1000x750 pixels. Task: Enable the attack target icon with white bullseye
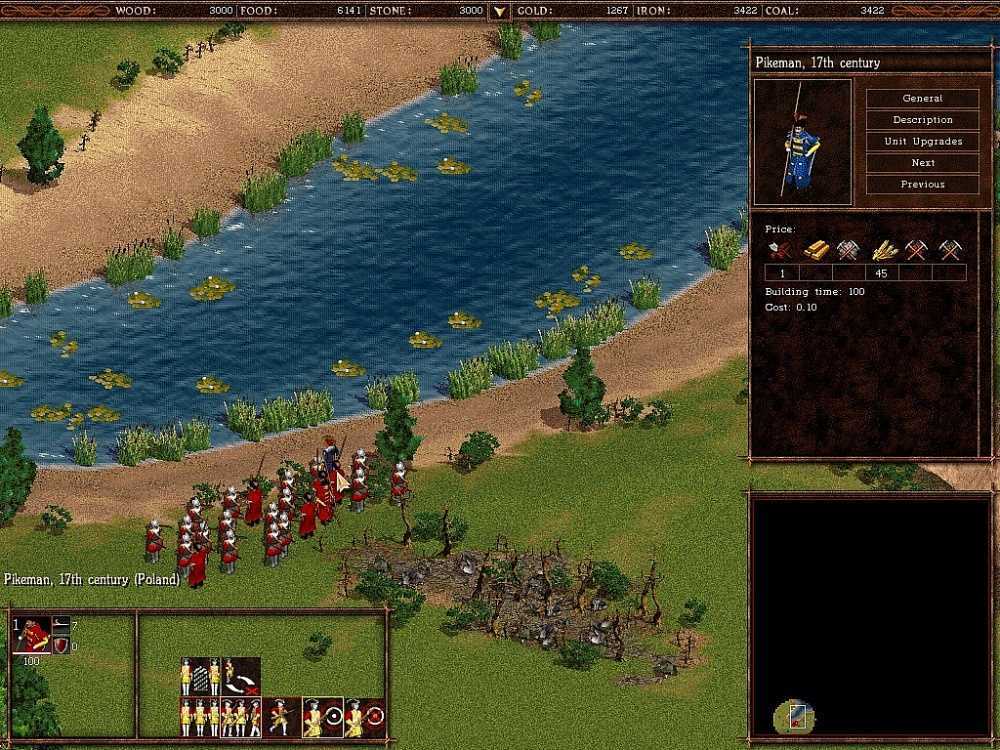322,716
